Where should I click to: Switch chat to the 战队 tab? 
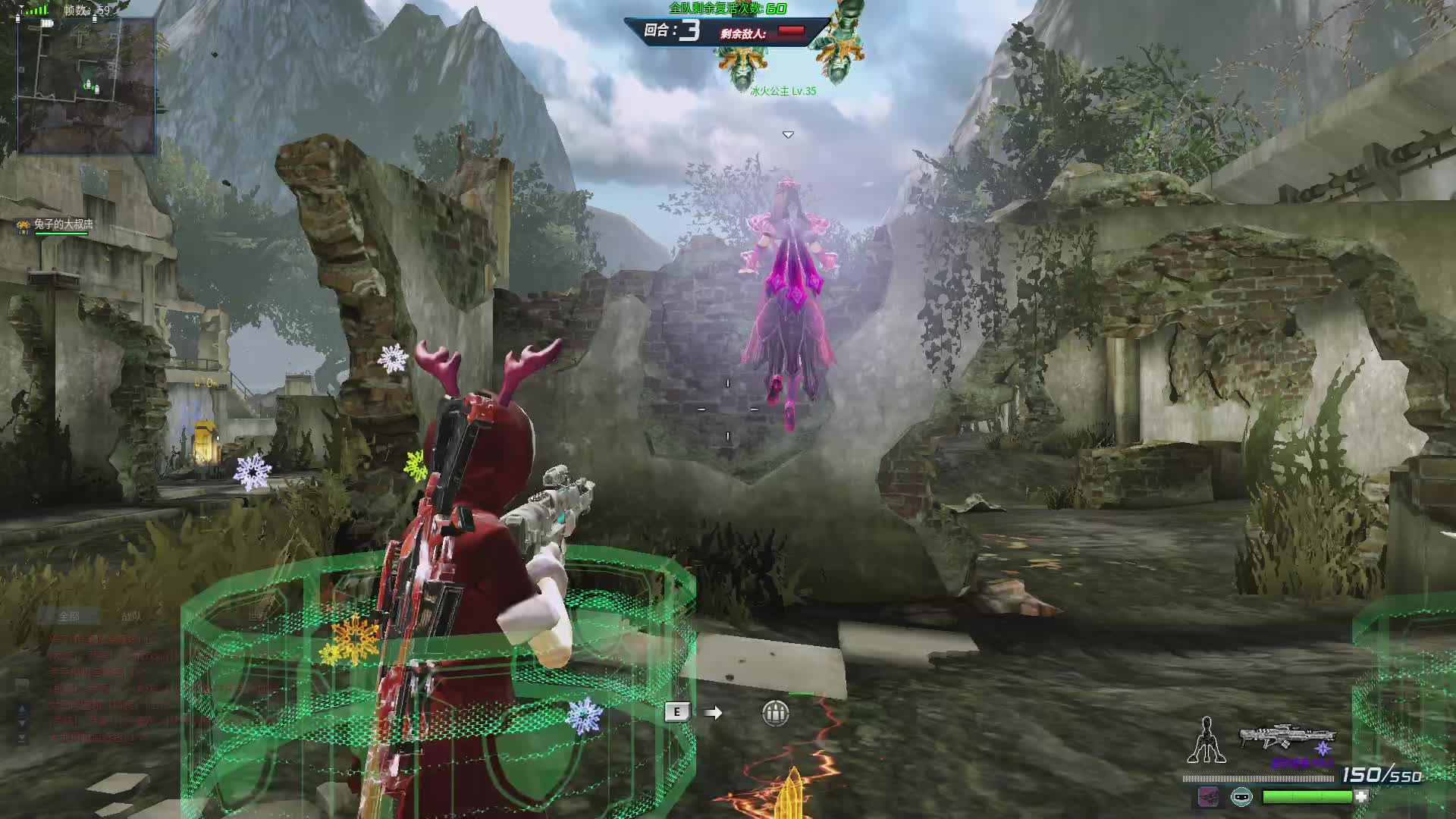tap(131, 616)
